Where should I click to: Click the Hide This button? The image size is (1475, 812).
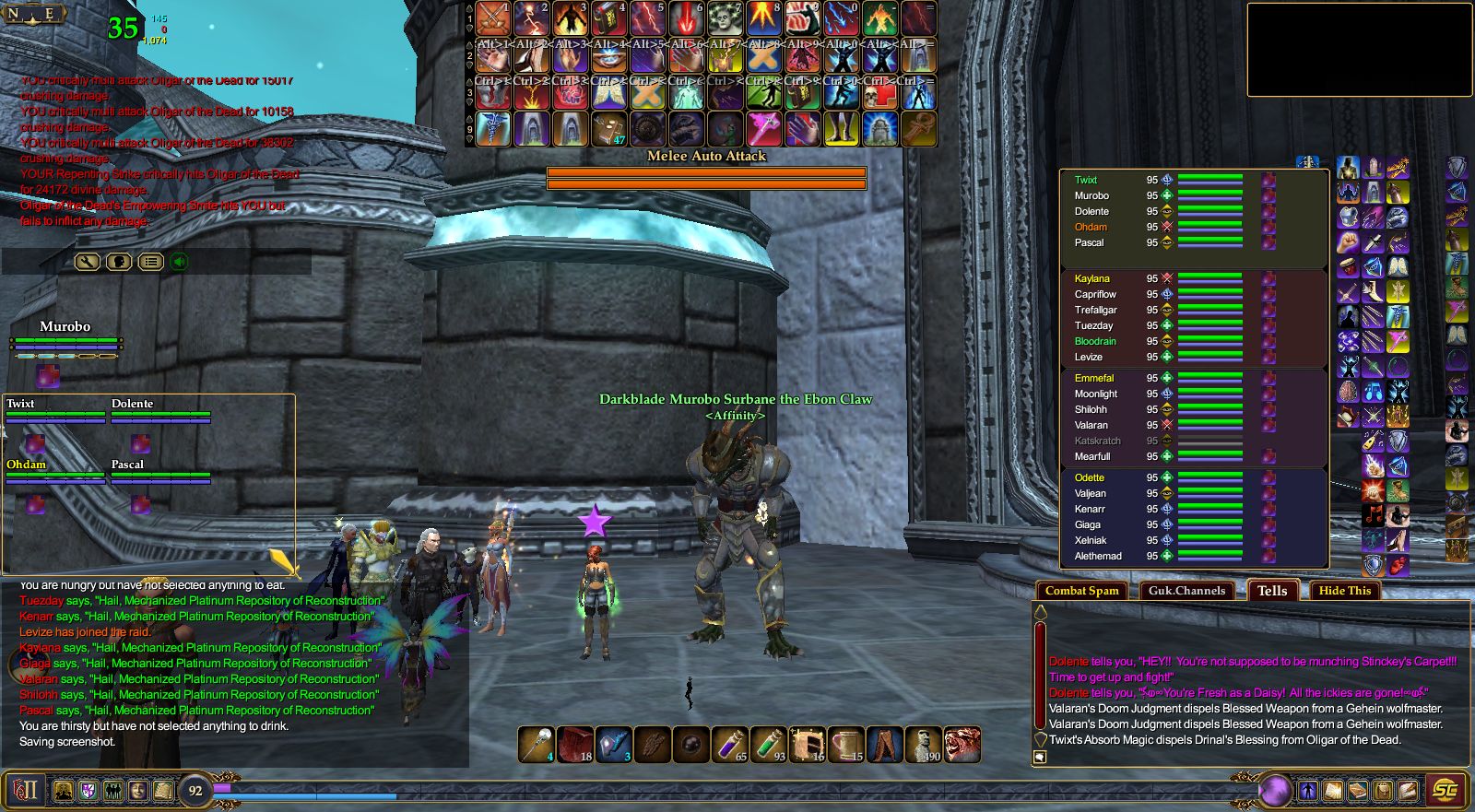[1345, 591]
